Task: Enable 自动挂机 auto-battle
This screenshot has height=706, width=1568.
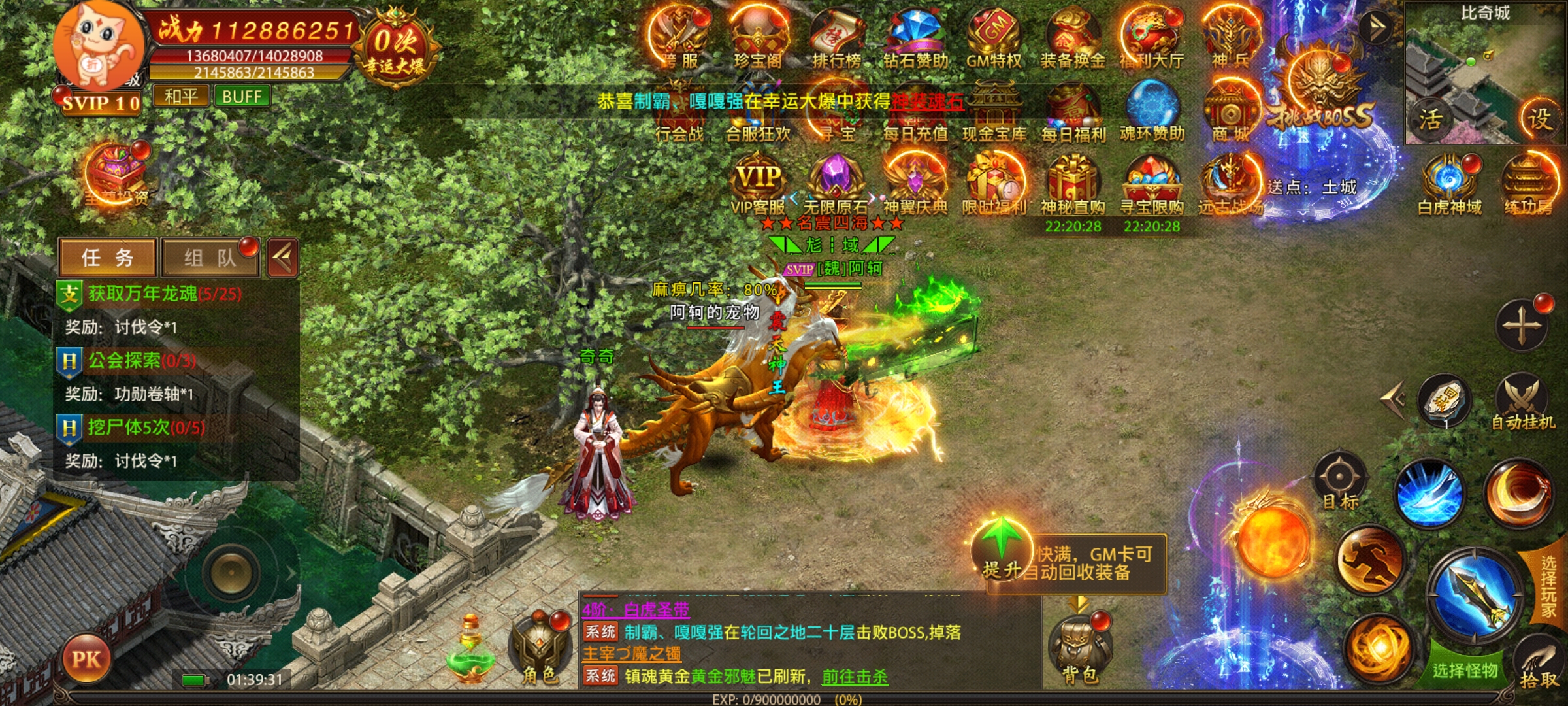Action: coord(1522,402)
